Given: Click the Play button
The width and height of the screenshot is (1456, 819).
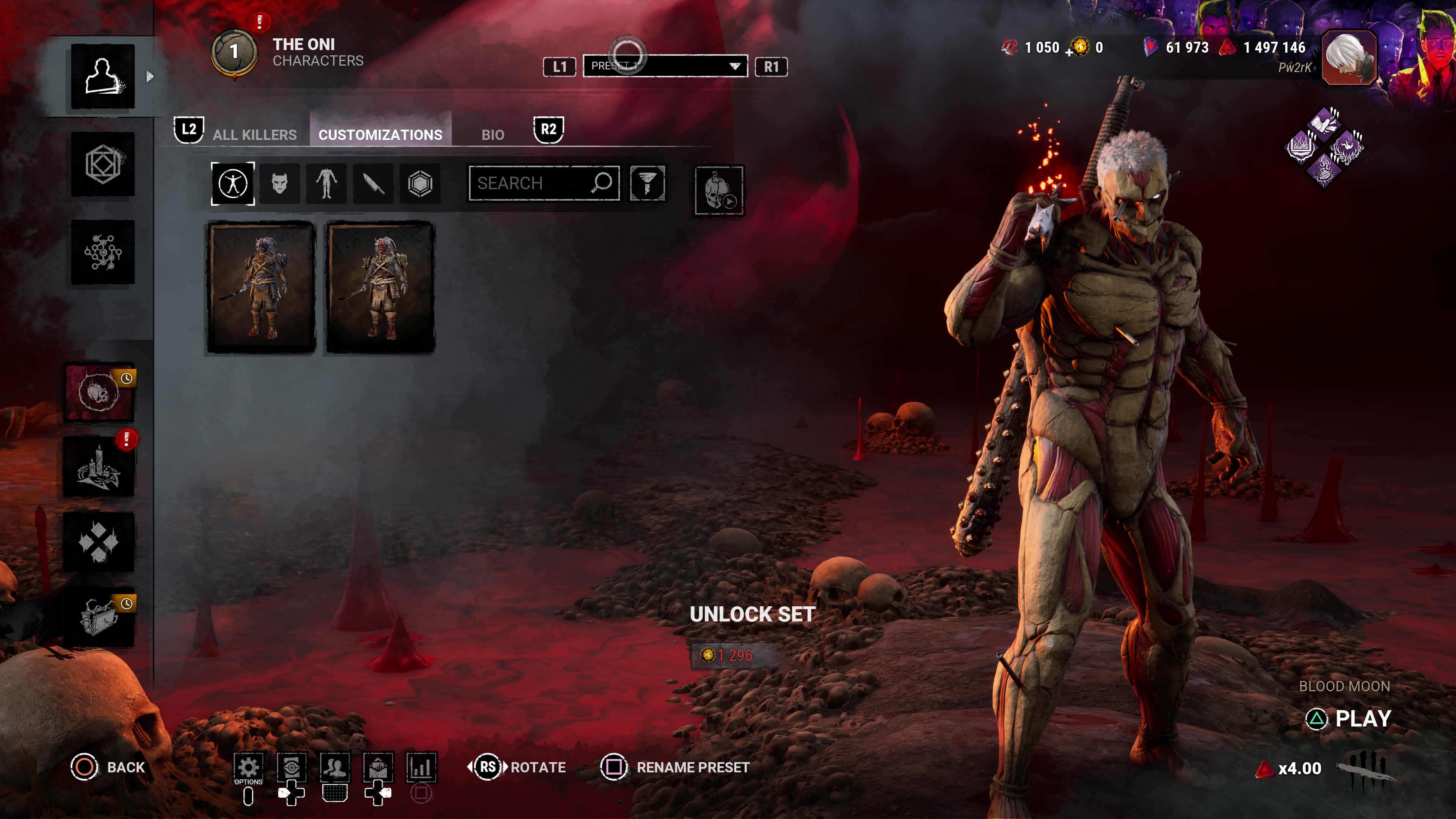Looking at the screenshot, I should pos(1361,719).
